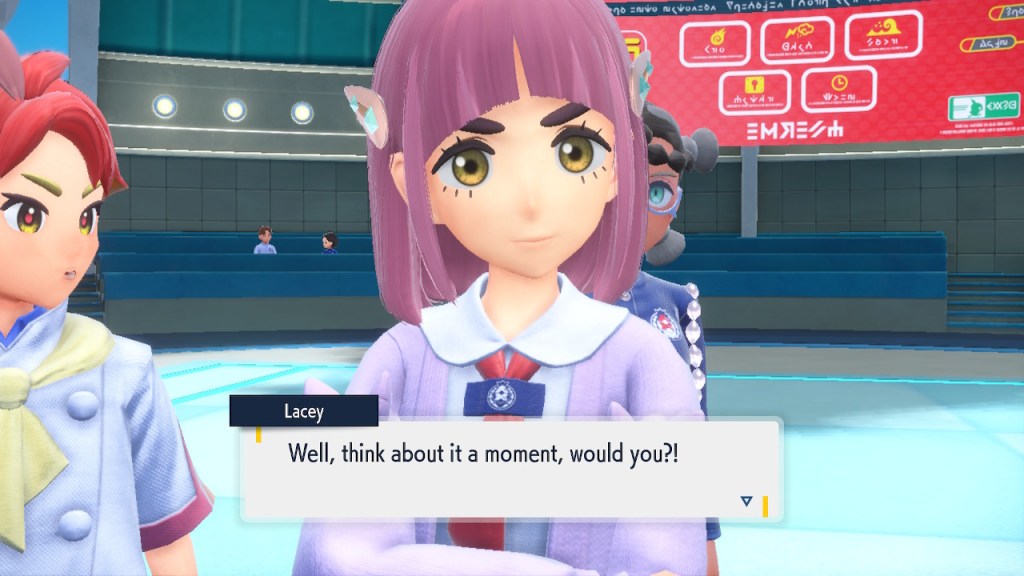Click the dialogue advance arrow indicator
This screenshot has height=576, width=1024.
click(746, 501)
